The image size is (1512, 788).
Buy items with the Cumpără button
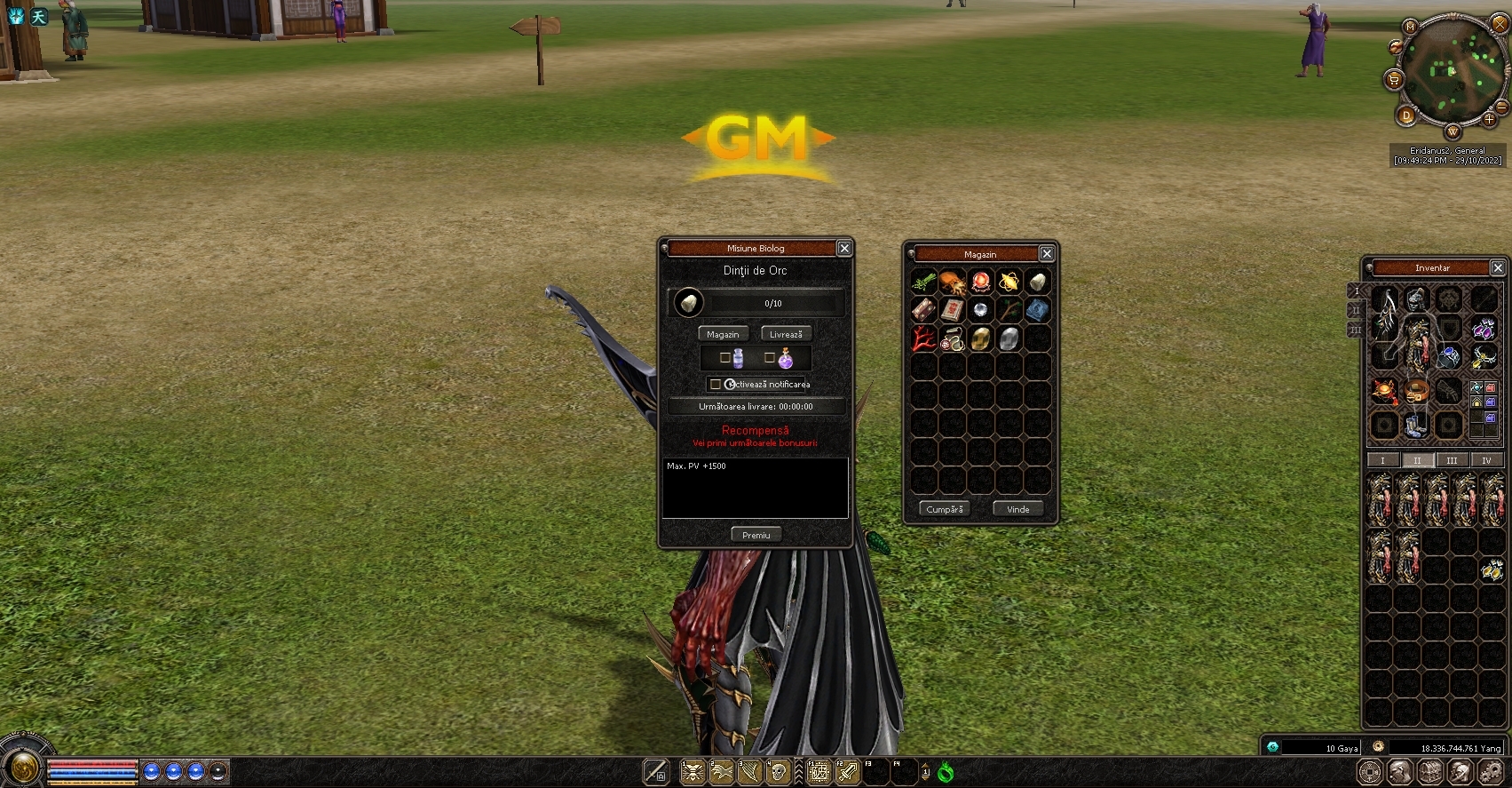click(944, 509)
